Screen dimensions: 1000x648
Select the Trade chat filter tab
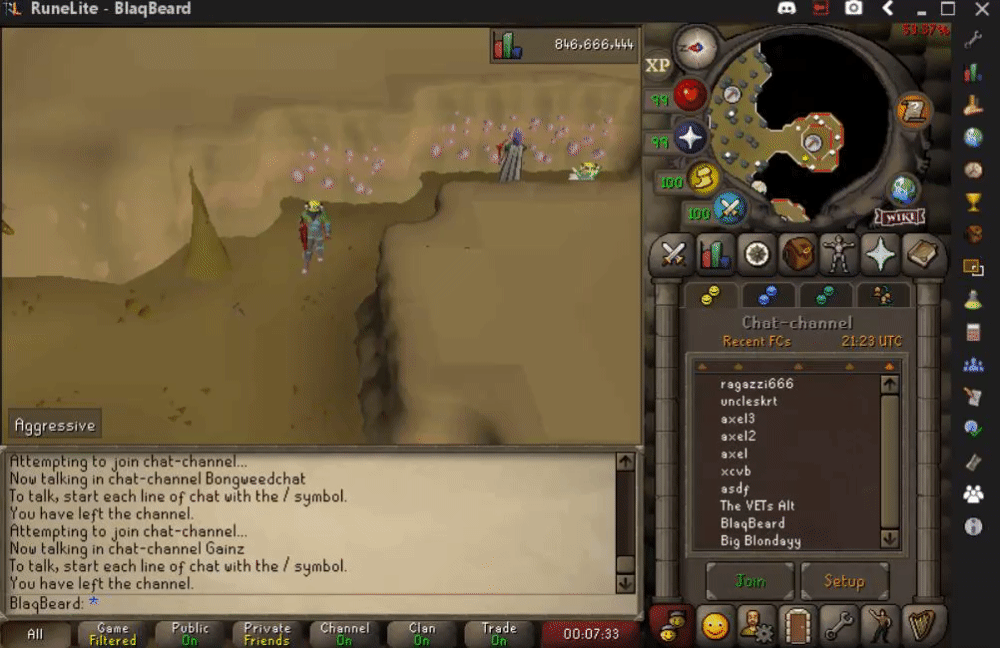498,634
